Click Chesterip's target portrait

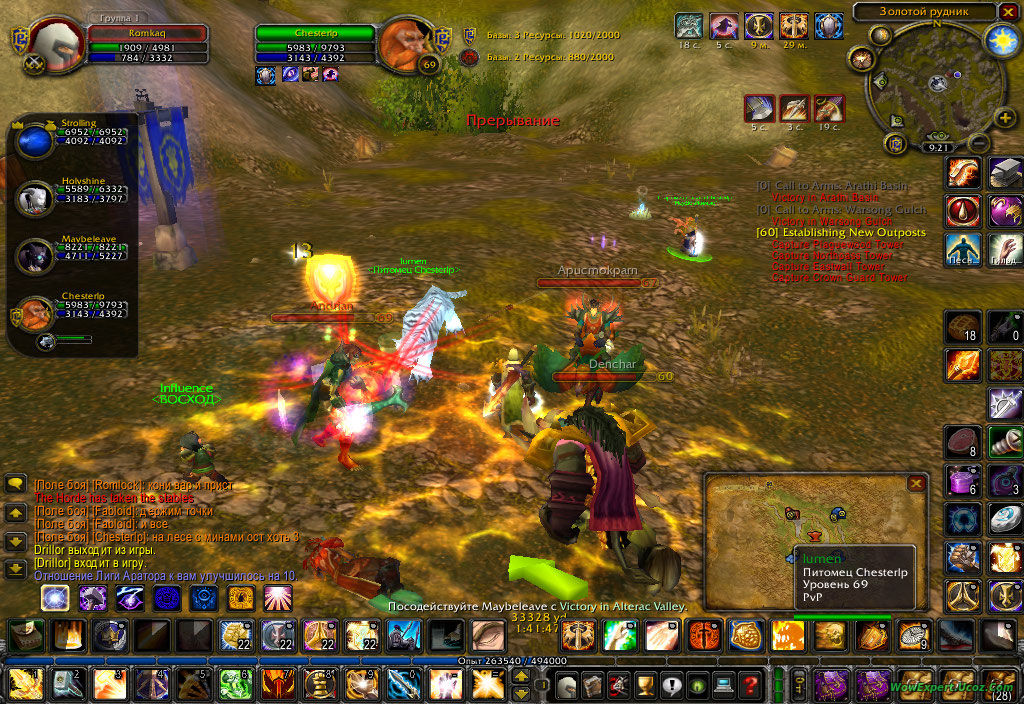click(406, 46)
